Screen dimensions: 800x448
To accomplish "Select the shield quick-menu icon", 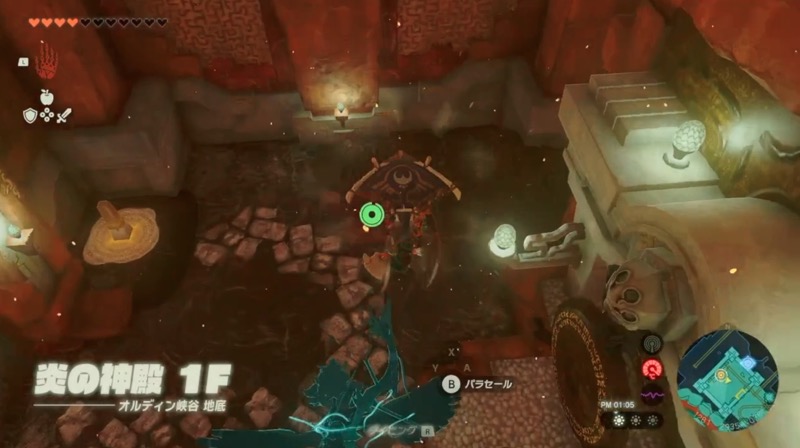I will 31,115.
